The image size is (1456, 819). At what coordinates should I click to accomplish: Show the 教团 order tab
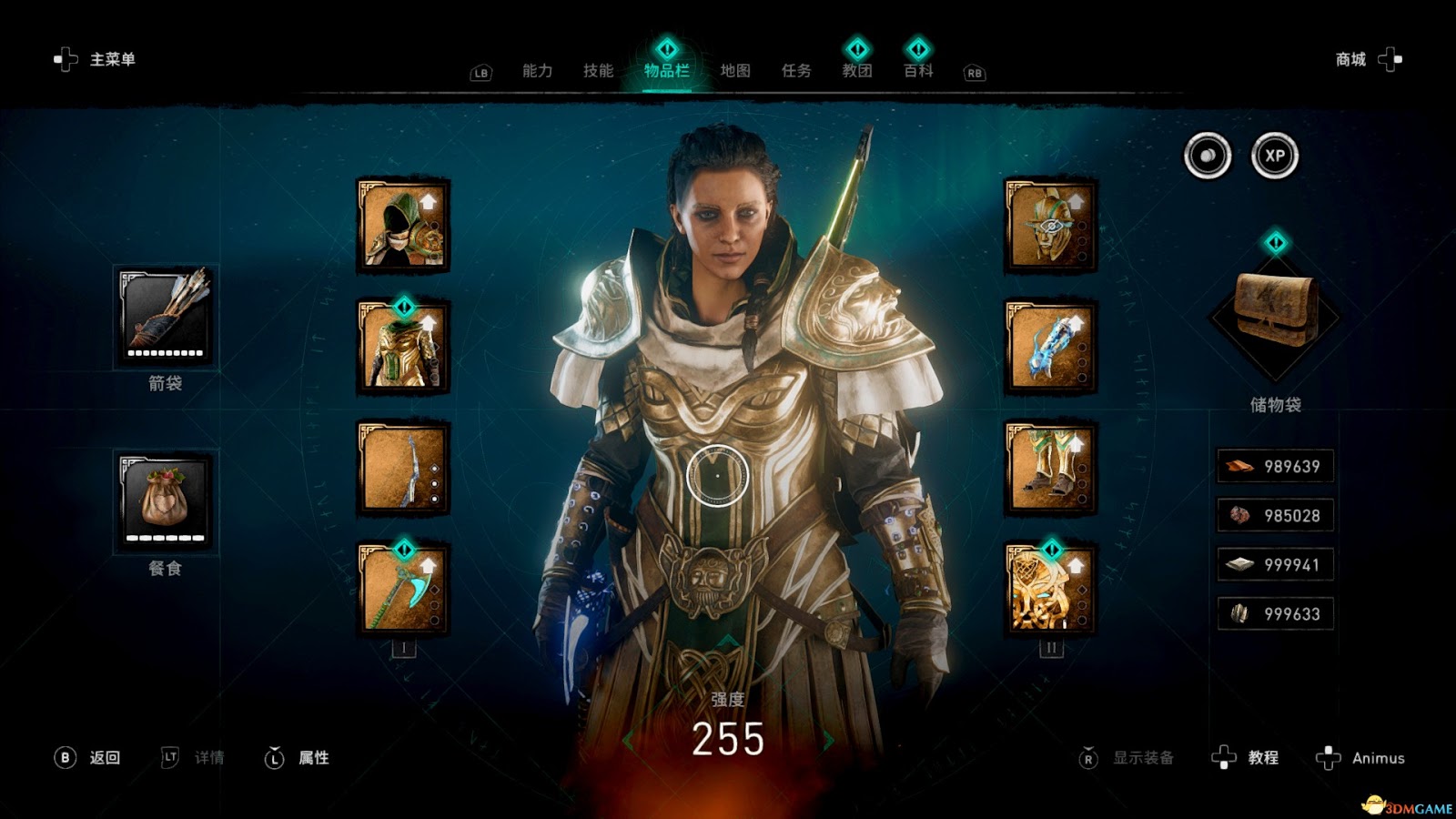[x=857, y=71]
